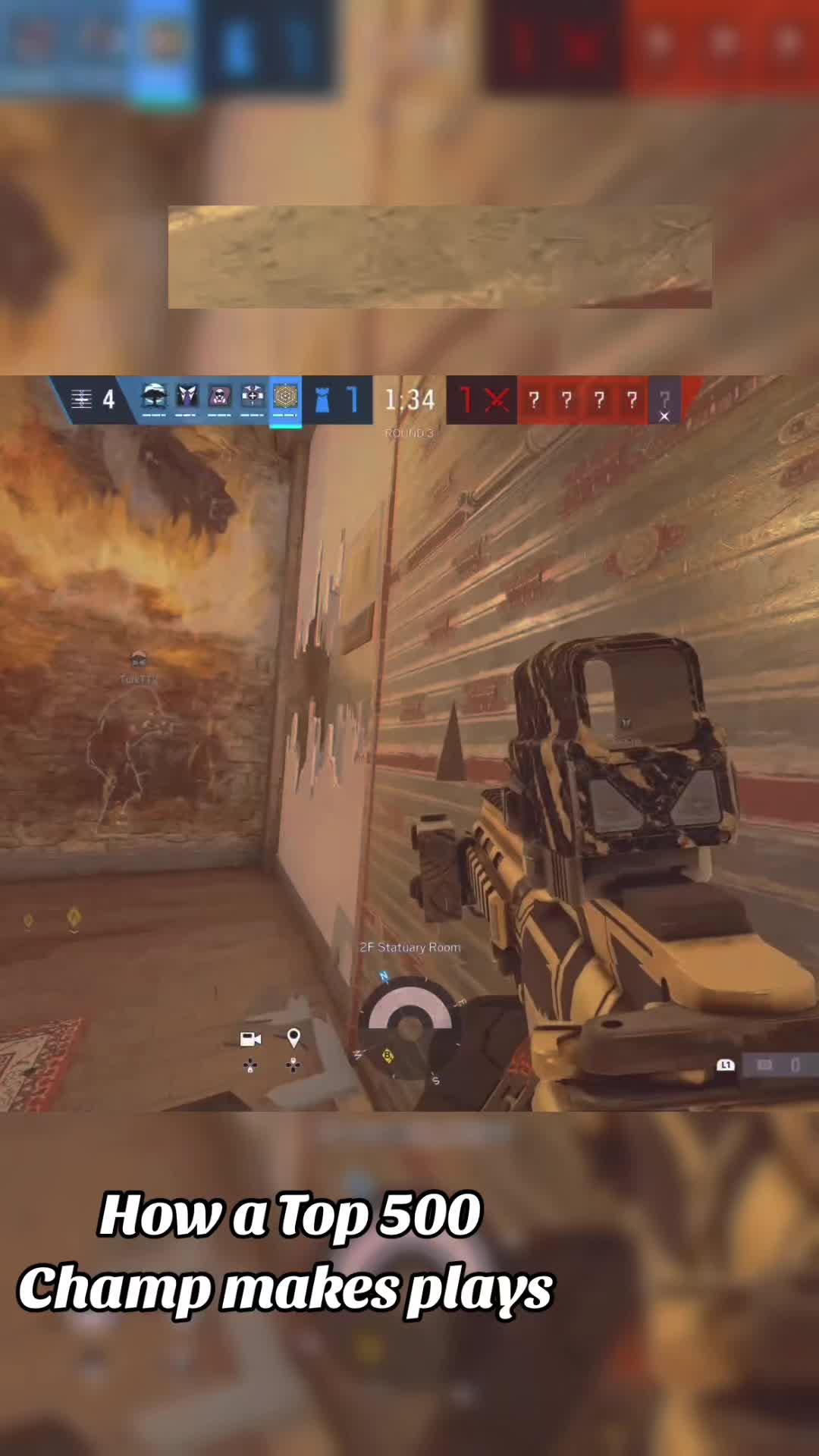
Task: Select the map pin ping icon
Action: click(x=293, y=1037)
